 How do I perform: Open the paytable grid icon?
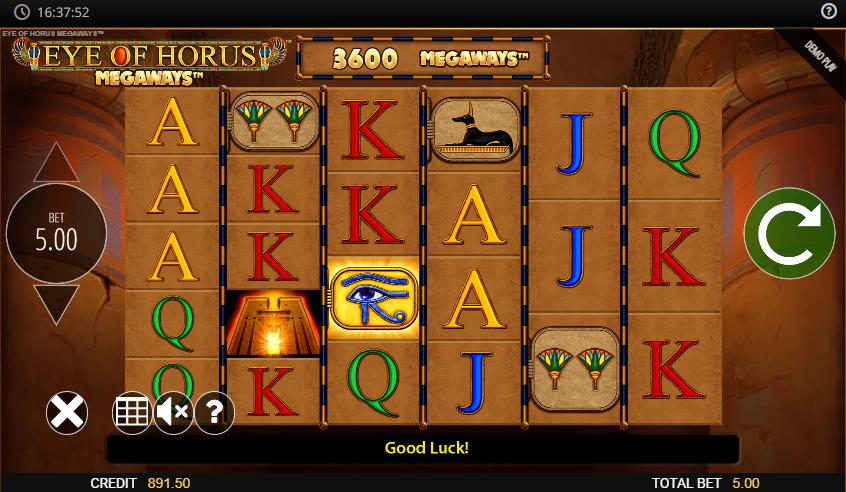131,412
